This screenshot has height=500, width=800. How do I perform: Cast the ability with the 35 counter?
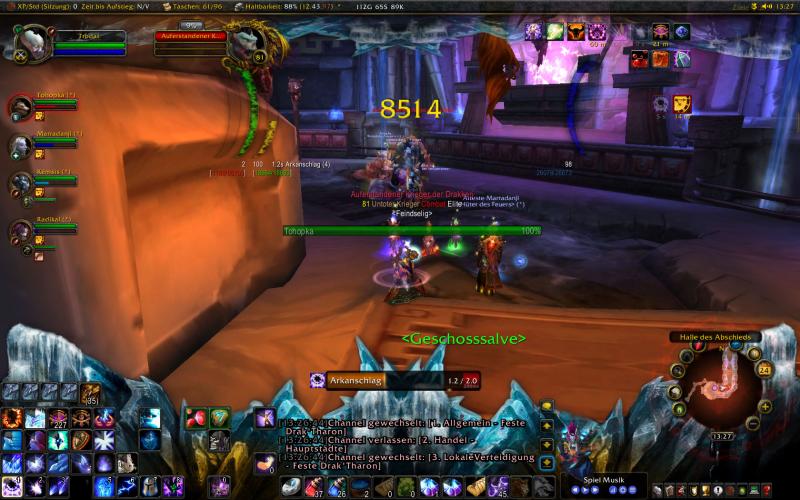(x=91, y=393)
